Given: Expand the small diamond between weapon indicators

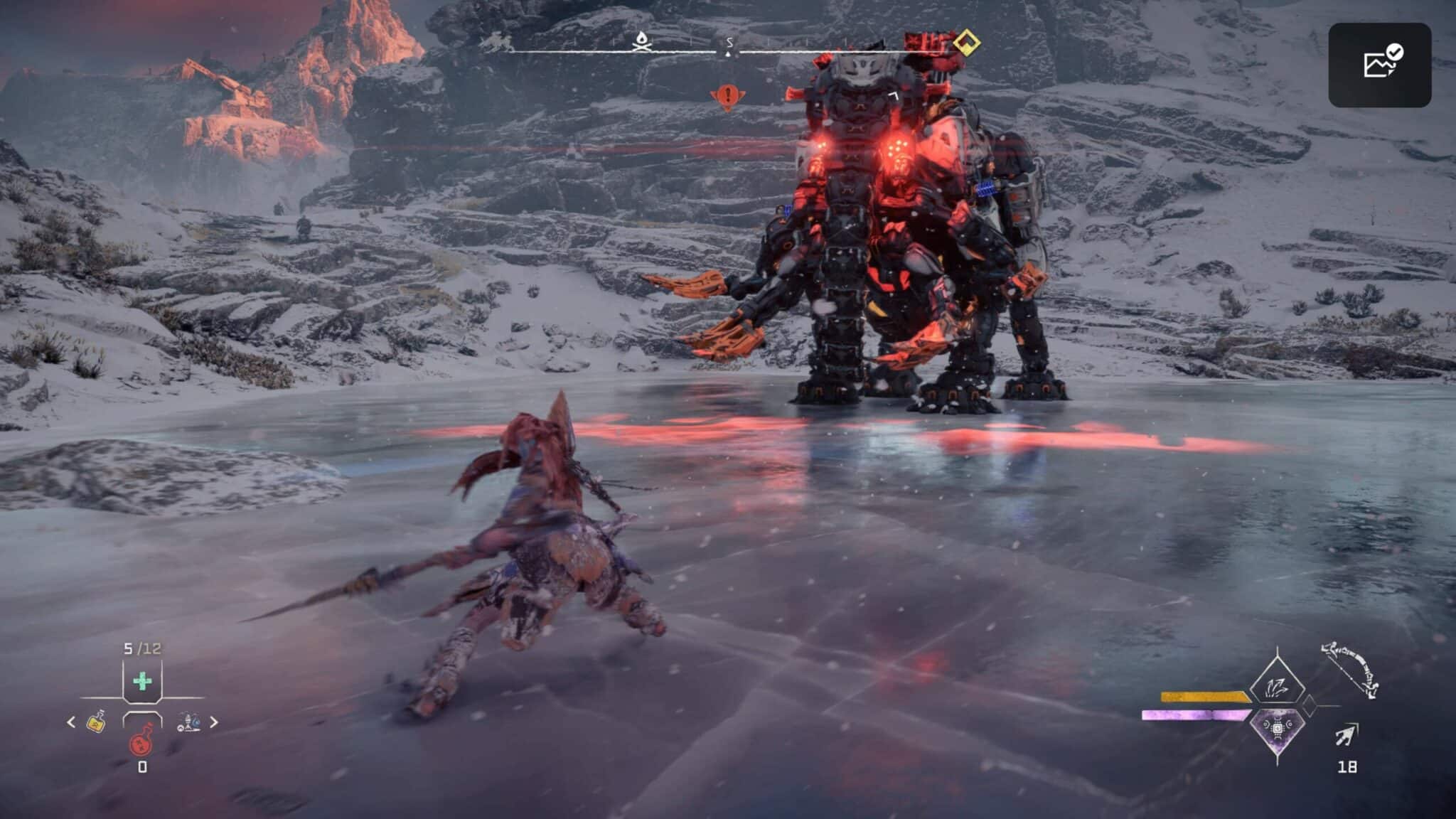Looking at the screenshot, I should pos(1310,705).
